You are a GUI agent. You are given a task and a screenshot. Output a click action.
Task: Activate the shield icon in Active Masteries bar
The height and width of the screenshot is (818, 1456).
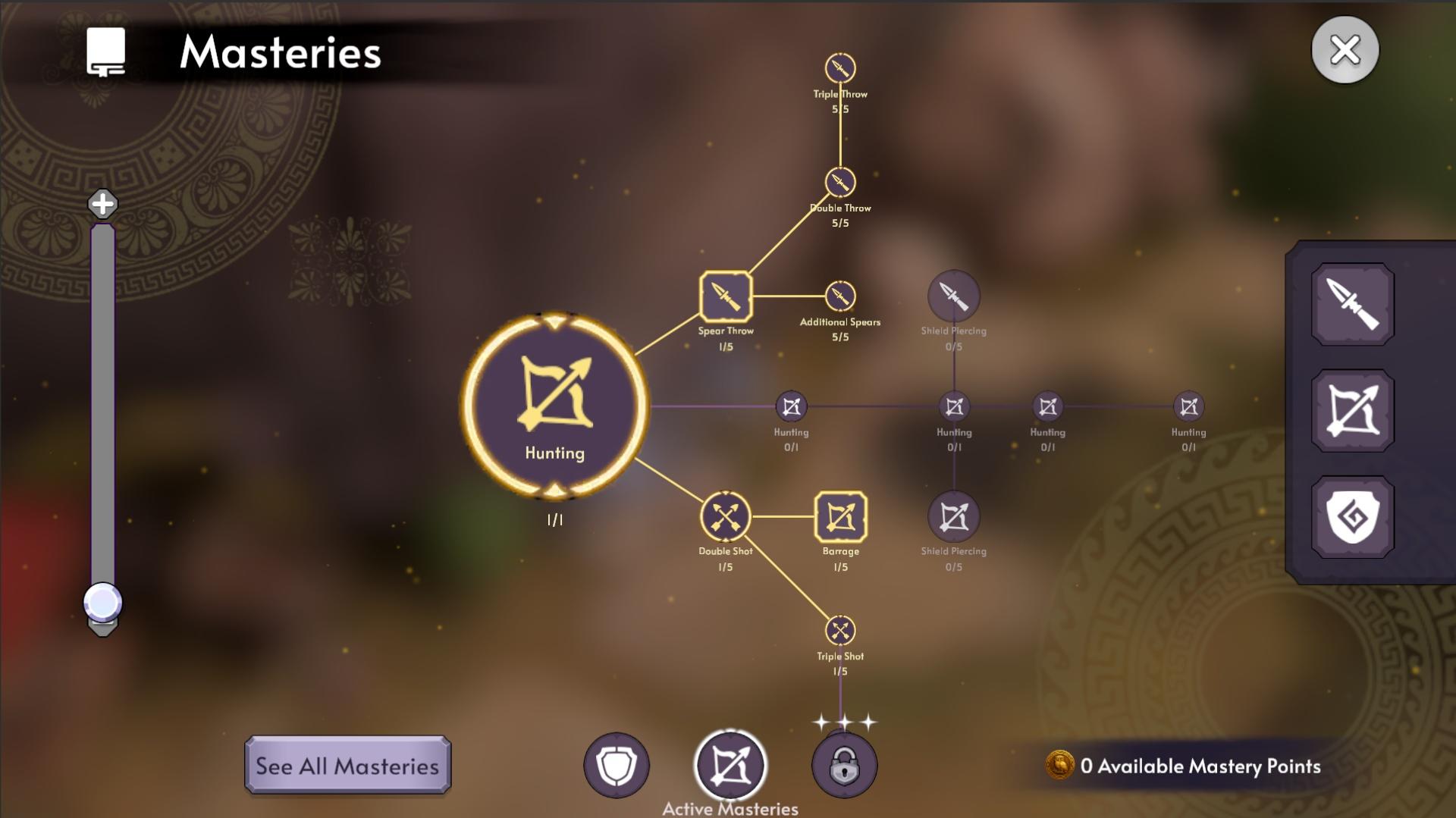click(616, 766)
